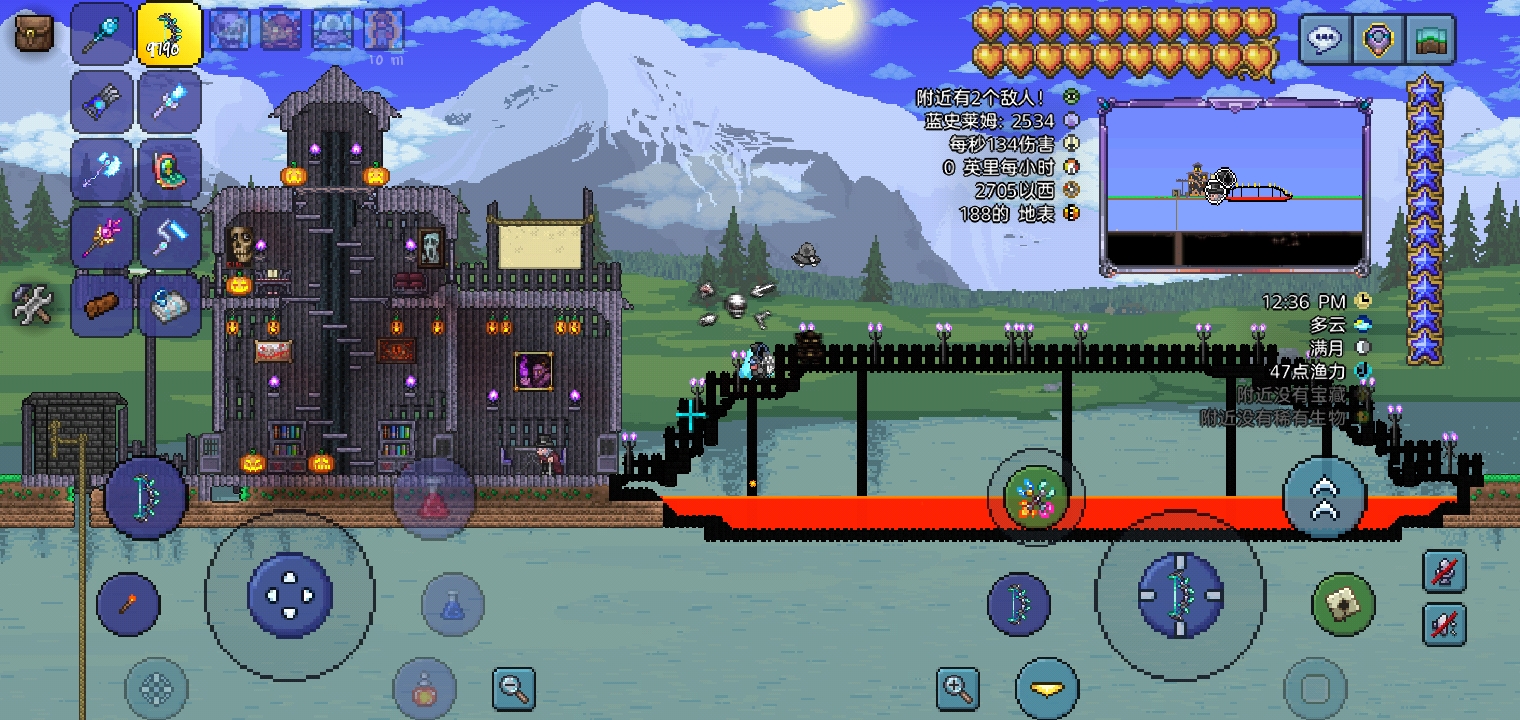Open the leather backpack inventory
The height and width of the screenshot is (720, 1520).
(x=34, y=32)
